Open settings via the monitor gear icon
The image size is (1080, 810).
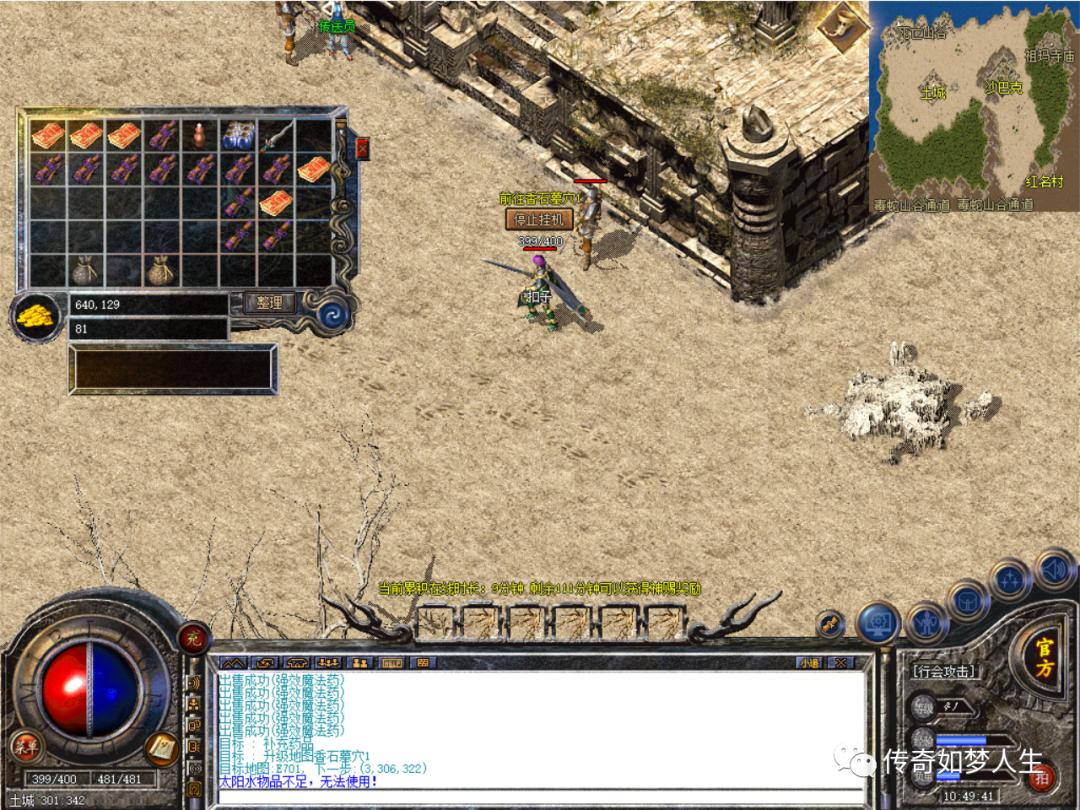click(x=877, y=622)
